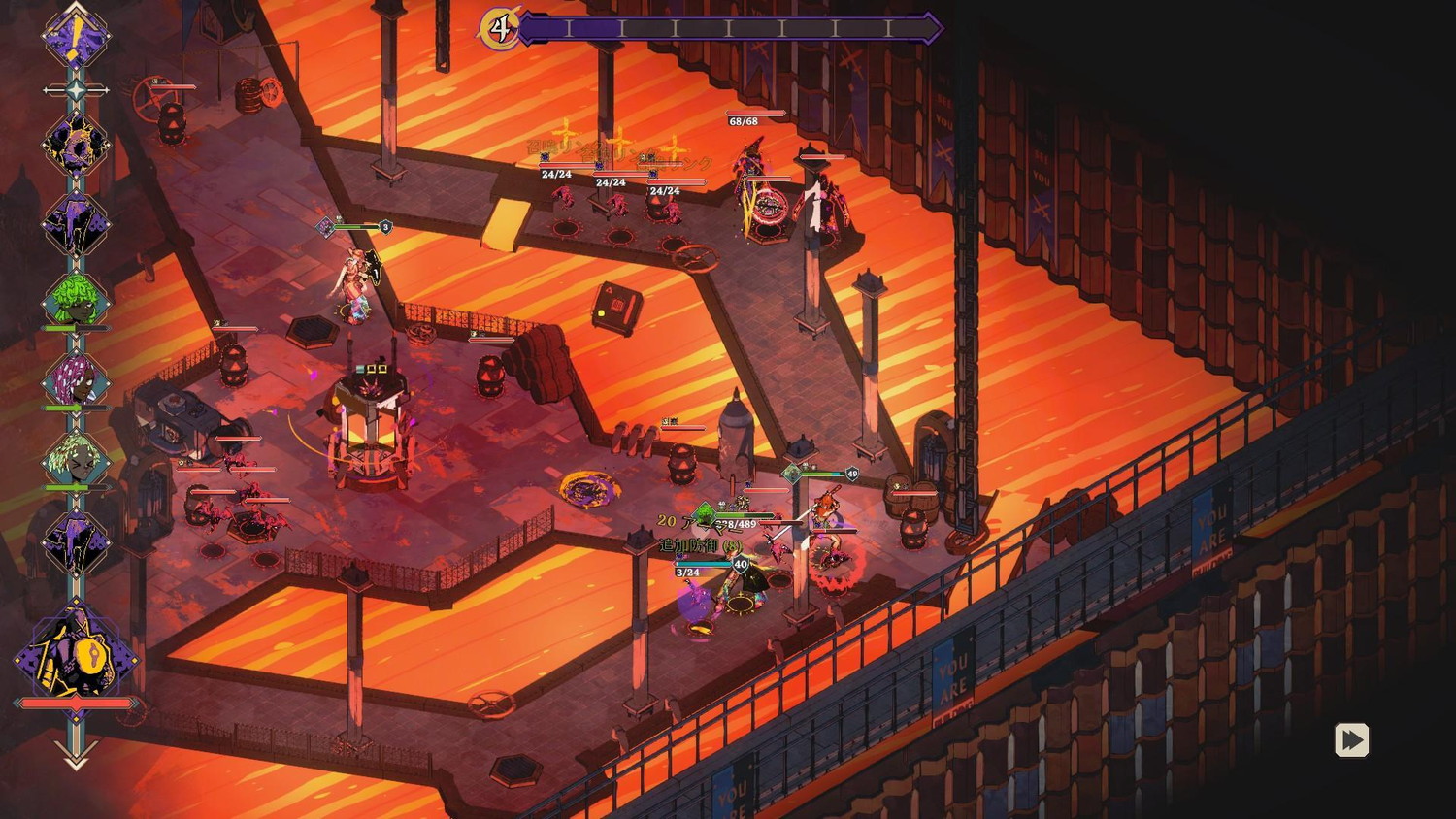Select the pale green-haired squinting character portrait
The width and height of the screenshot is (1456, 819).
(76, 458)
